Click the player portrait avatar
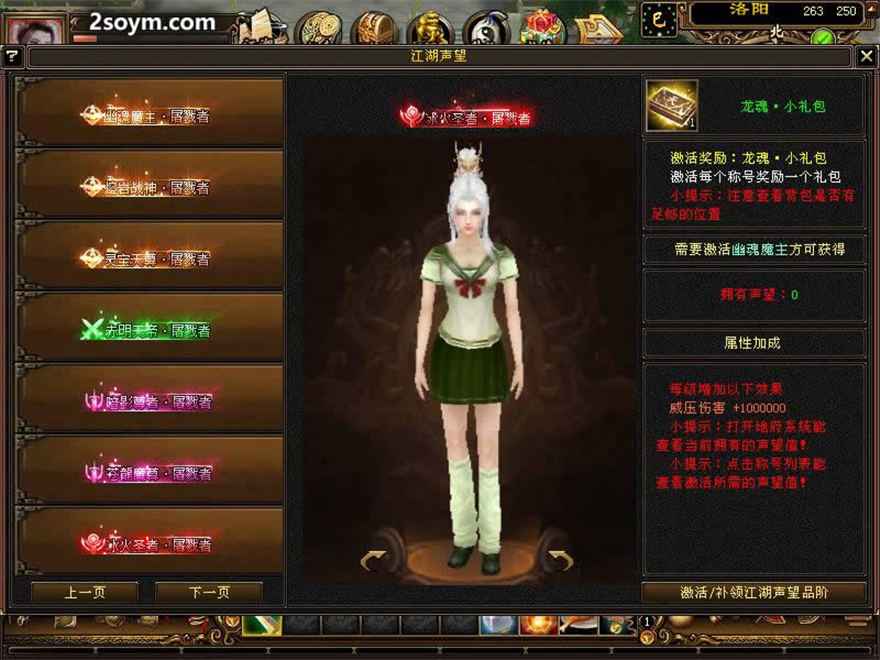Screen dimensions: 880x660 click(x=36, y=28)
